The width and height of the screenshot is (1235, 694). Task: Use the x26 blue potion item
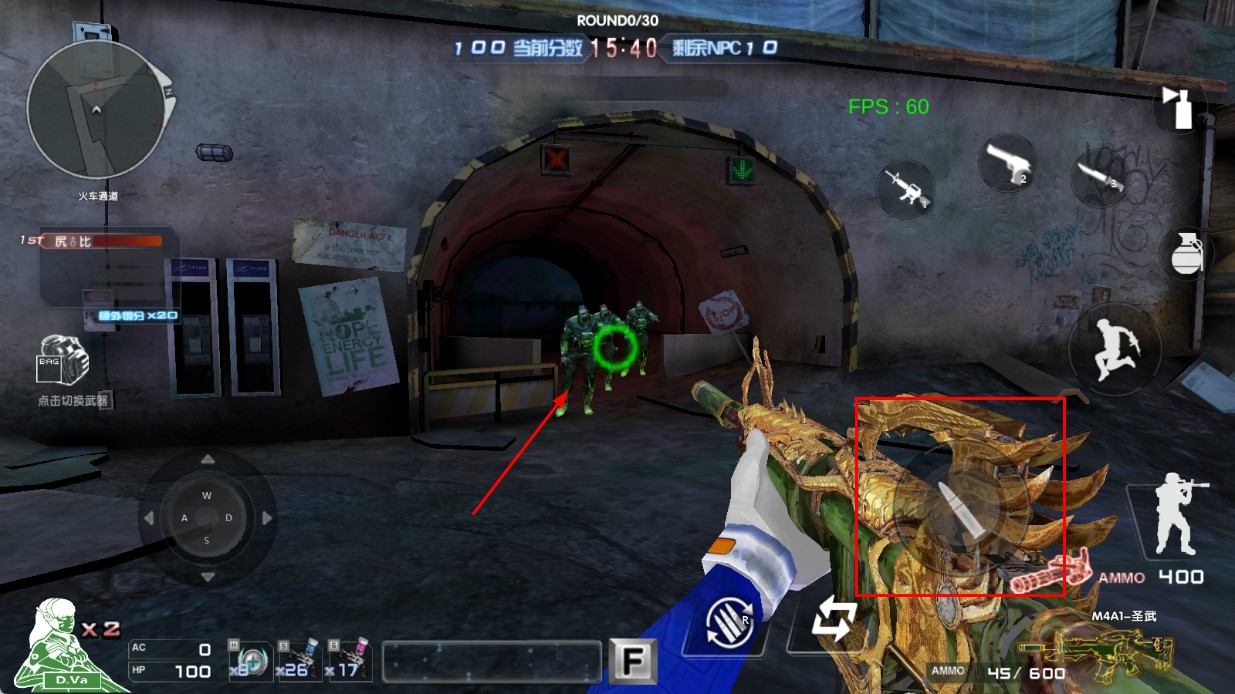point(298,660)
